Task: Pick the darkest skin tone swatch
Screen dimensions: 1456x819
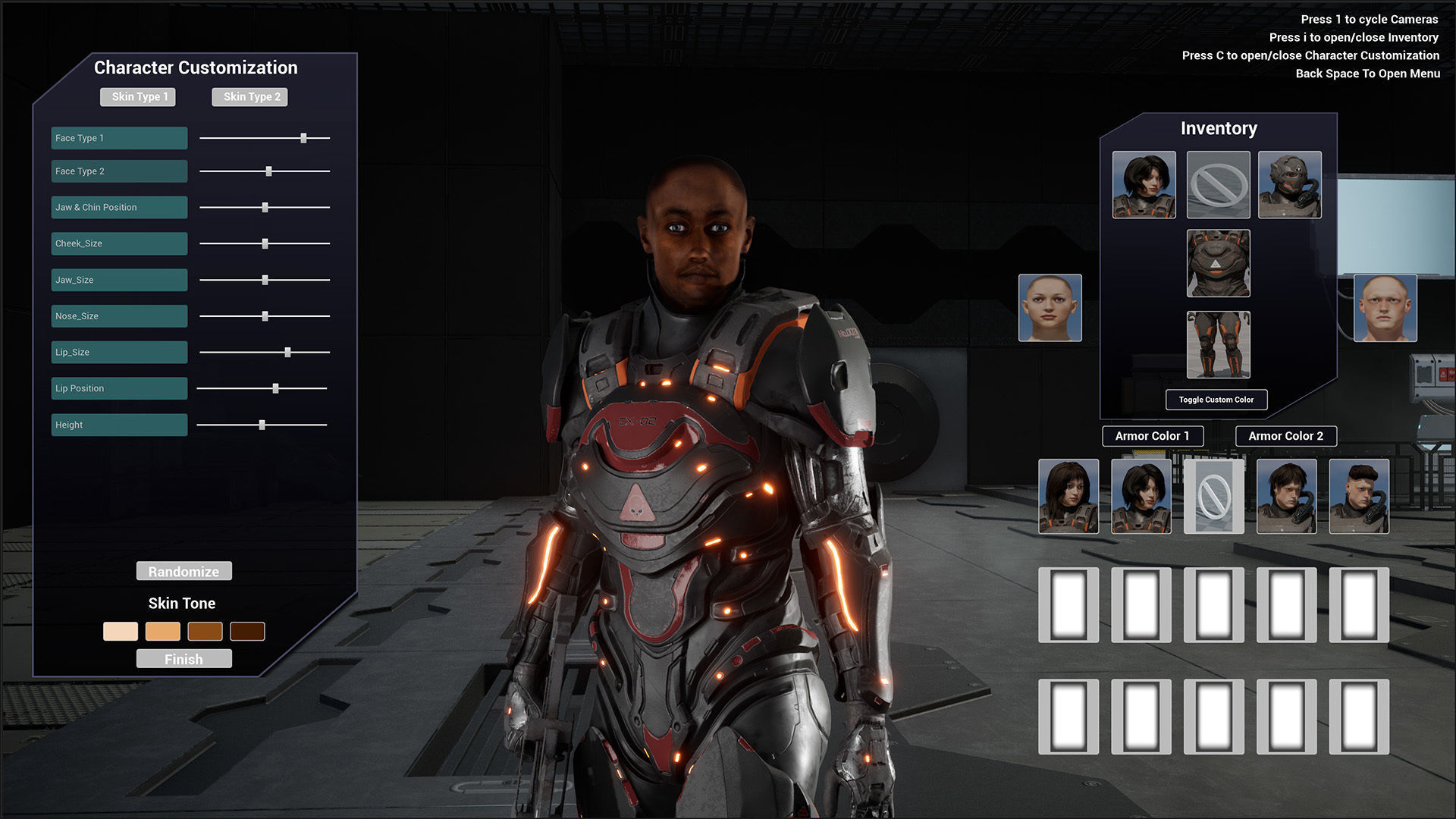Action: [247, 631]
